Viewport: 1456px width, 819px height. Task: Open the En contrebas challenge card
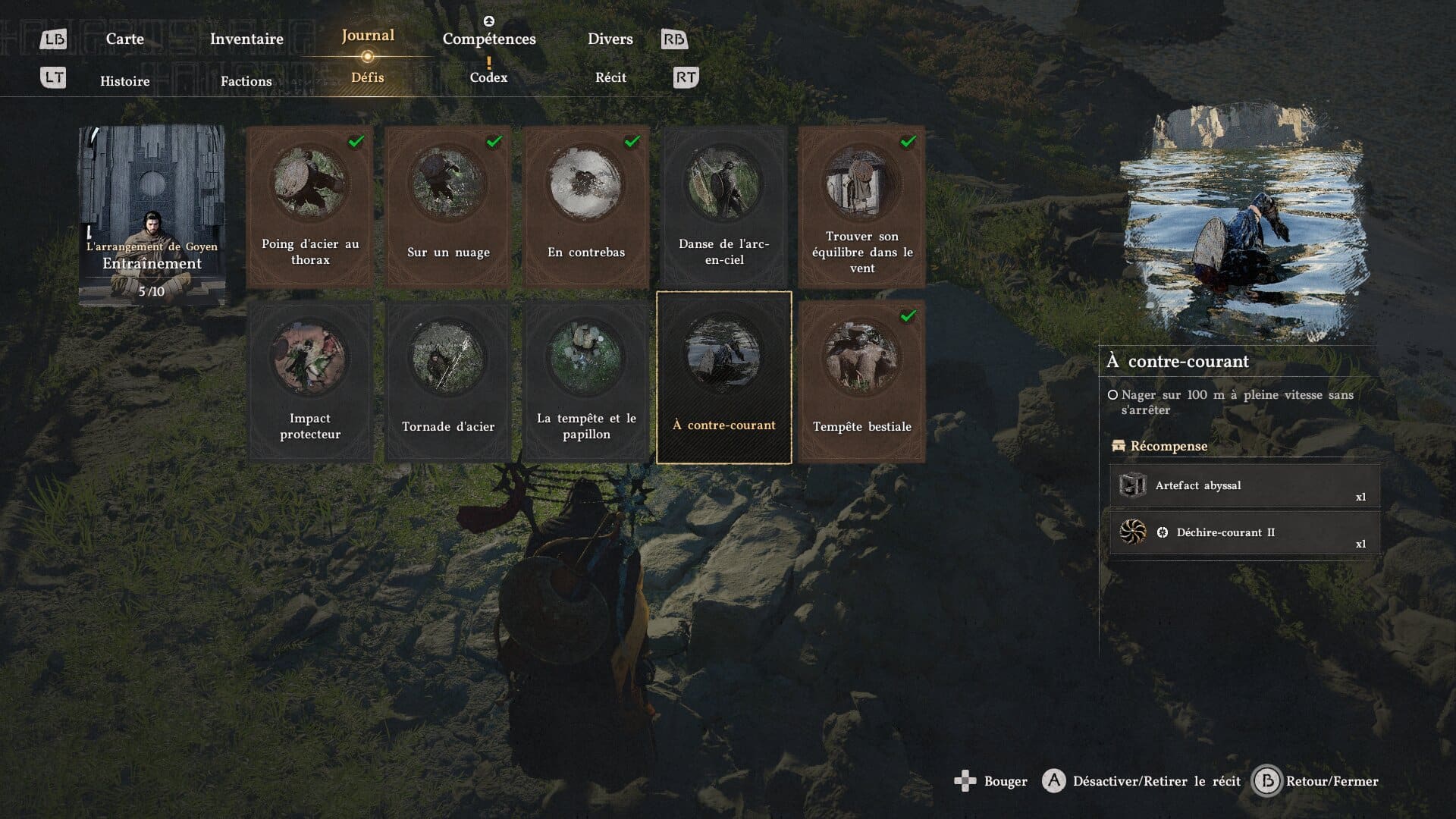pos(585,206)
